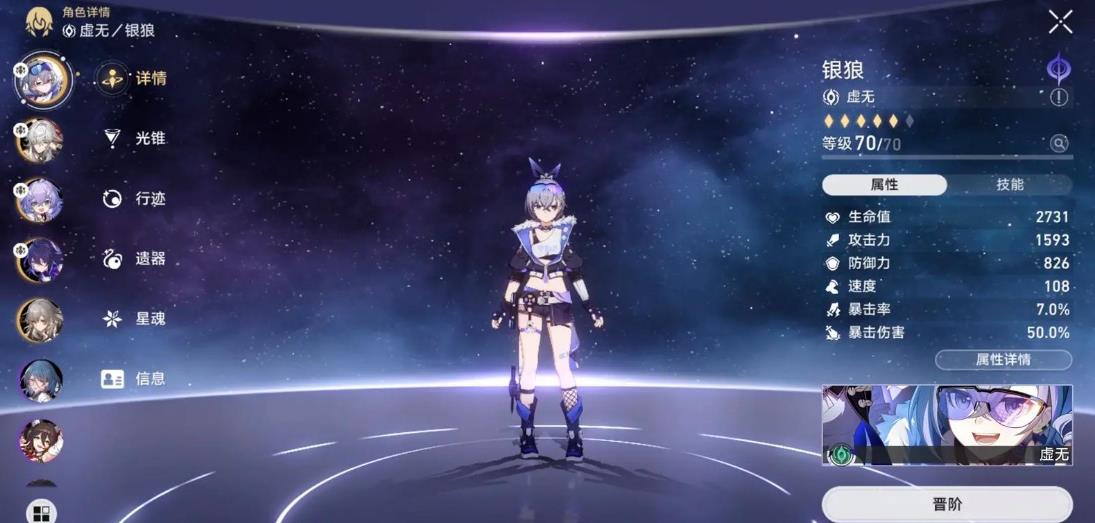Select the 属性 attributes tab
Viewport: 1095px width, 523px height.
(884, 185)
